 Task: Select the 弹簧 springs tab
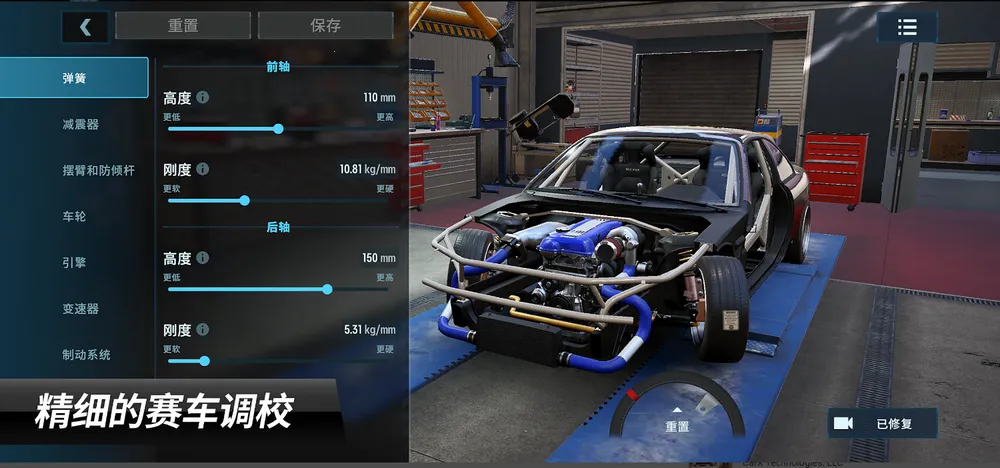pyautogui.click(x=75, y=78)
